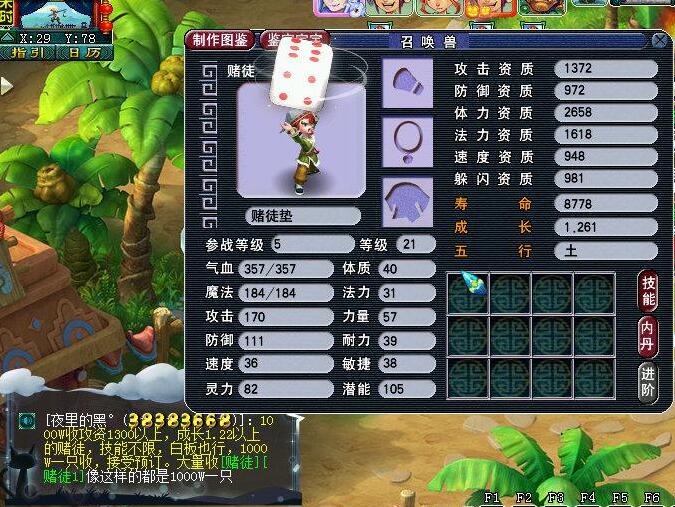Screen dimensions: 675x507
Task: Close the 召唤兽 summon window
Action: click(659, 41)
